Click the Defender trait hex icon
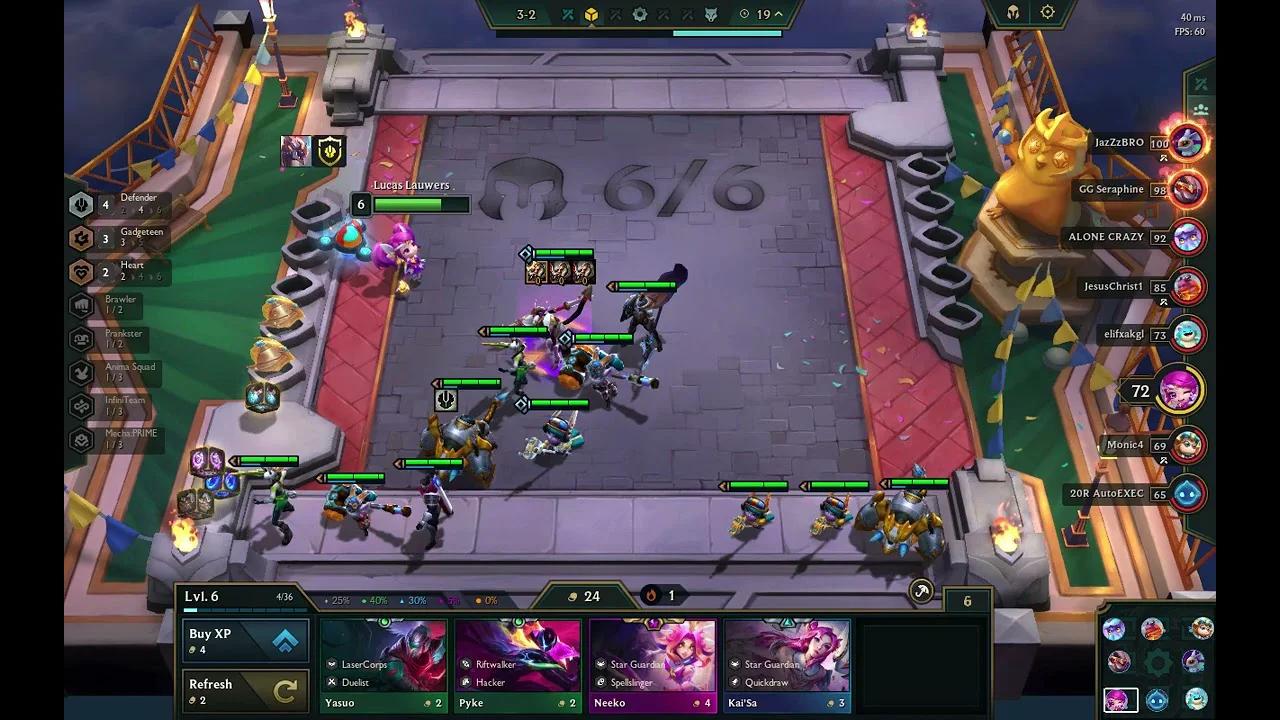Image resolution: width=1280 pixels, height=720 pixels. (81, 203)
